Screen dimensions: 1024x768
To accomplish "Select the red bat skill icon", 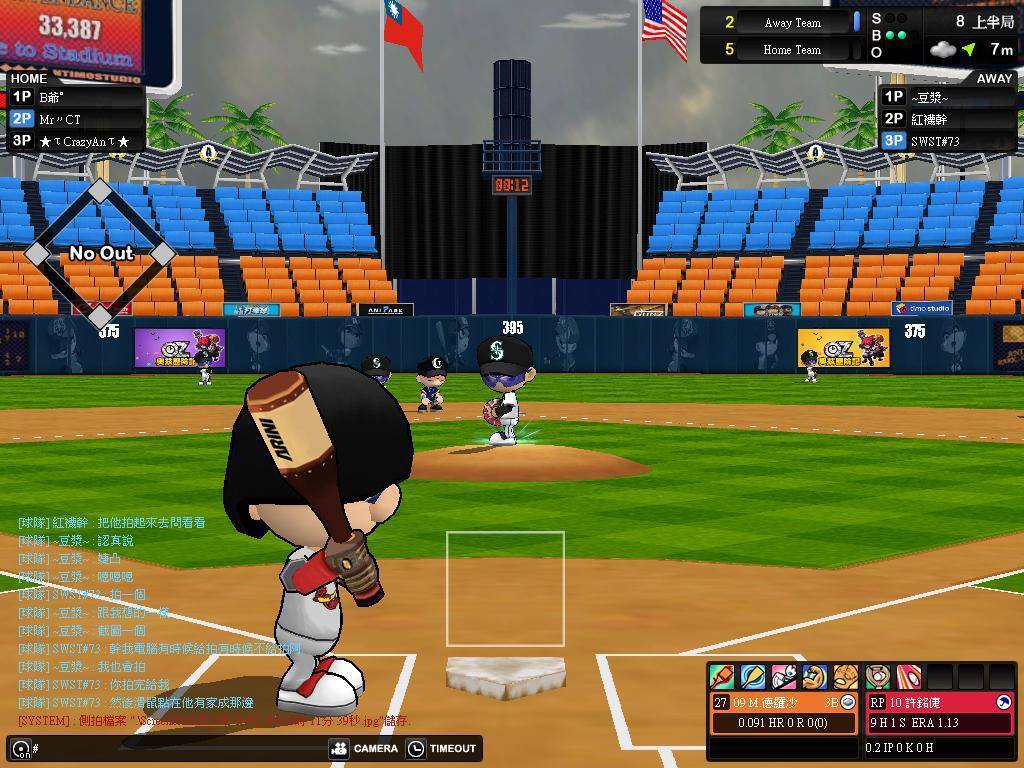I will tap(722, 677).
